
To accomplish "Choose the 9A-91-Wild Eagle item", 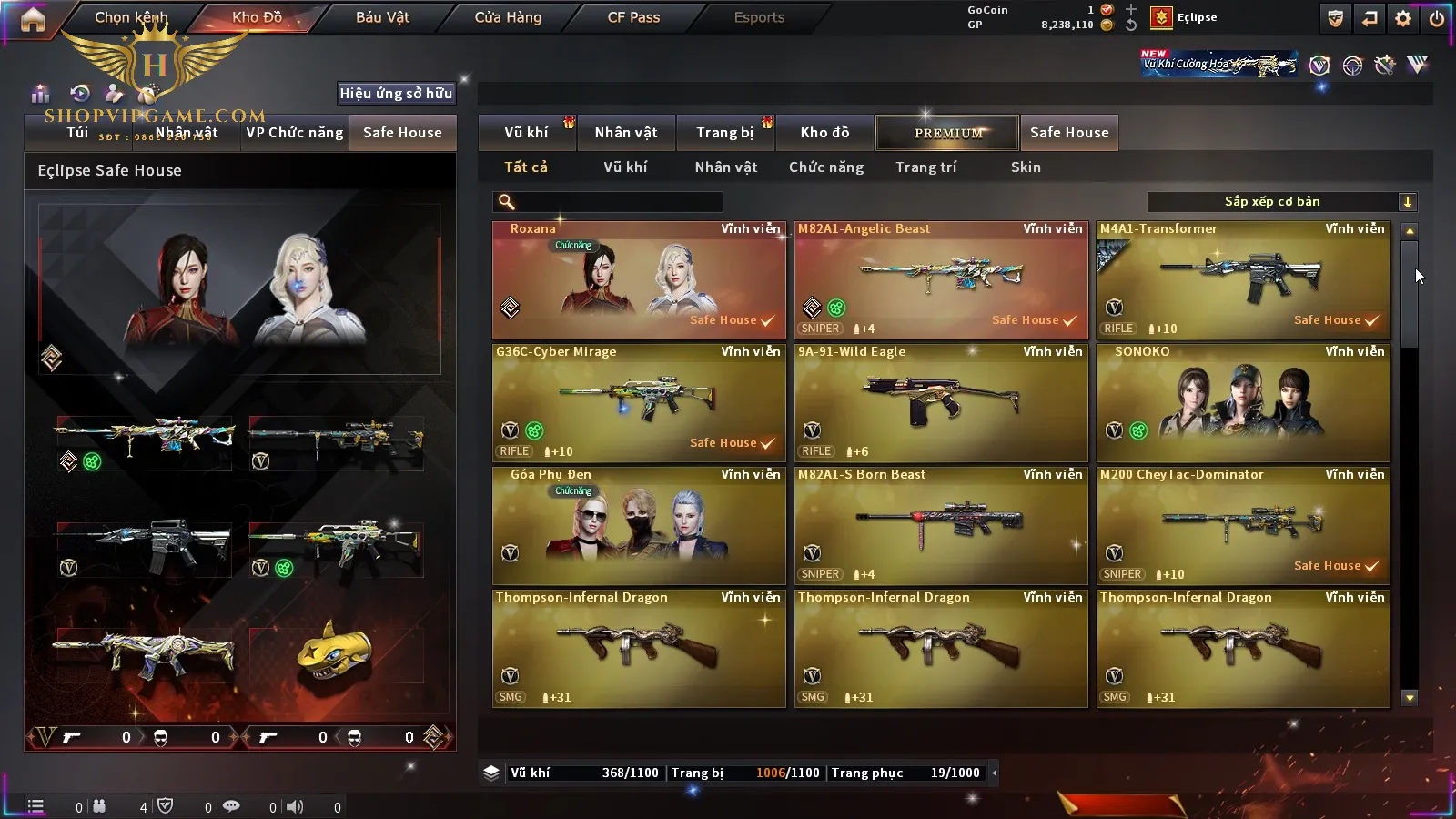I will point(940,403).
